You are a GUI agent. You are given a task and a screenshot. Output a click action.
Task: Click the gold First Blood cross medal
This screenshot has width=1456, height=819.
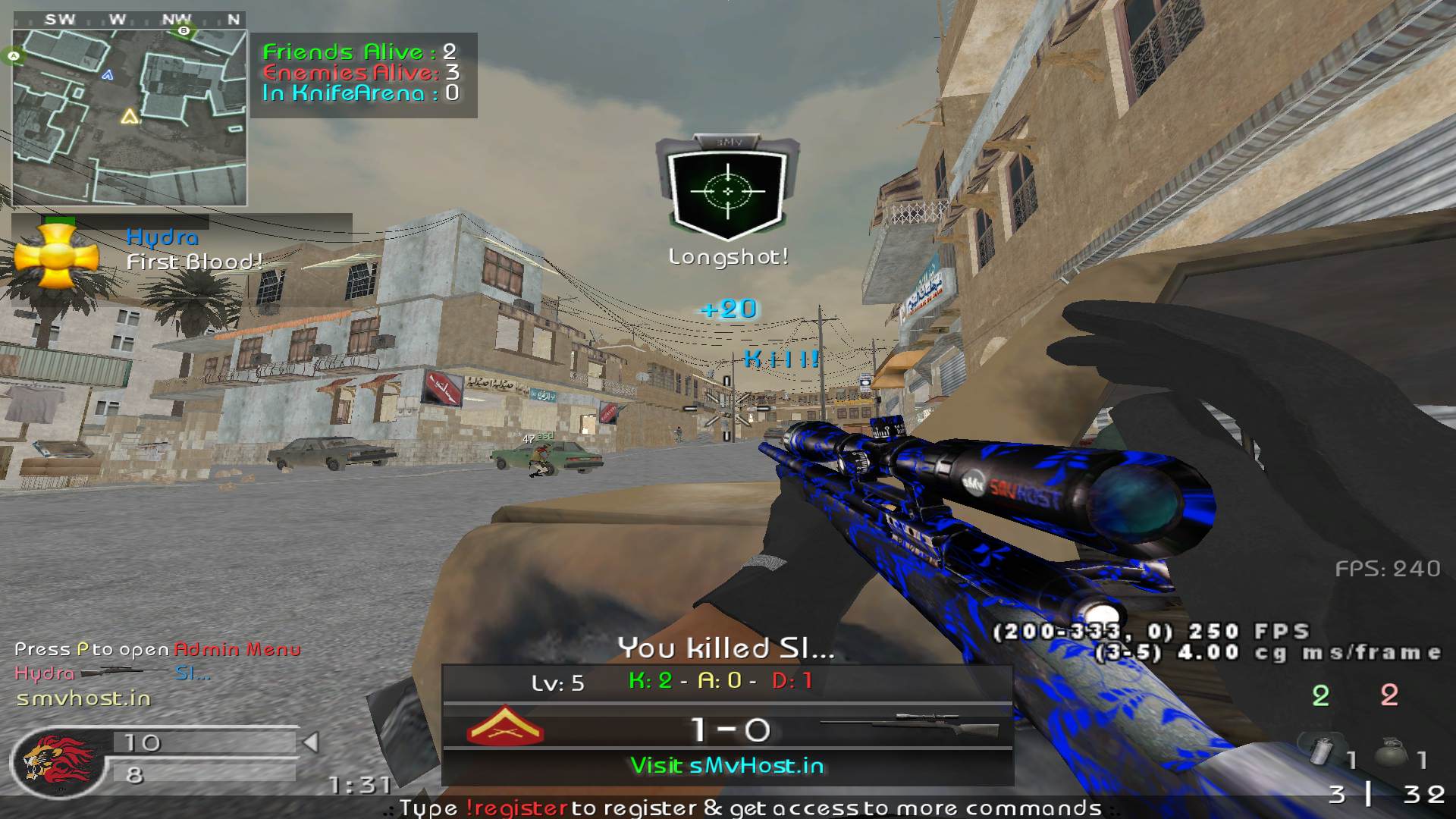coord(57,257)
